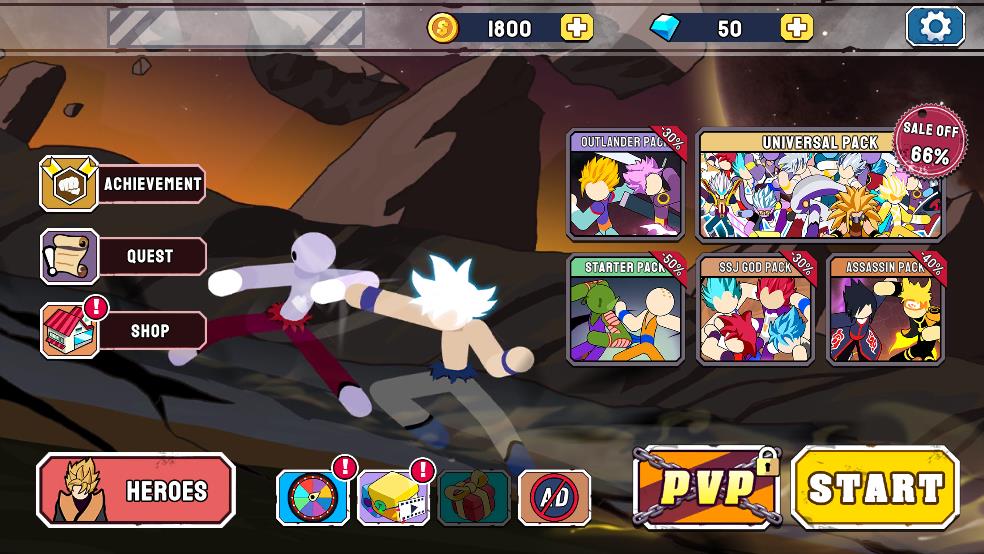Select the Starter Pack offer

626,310
